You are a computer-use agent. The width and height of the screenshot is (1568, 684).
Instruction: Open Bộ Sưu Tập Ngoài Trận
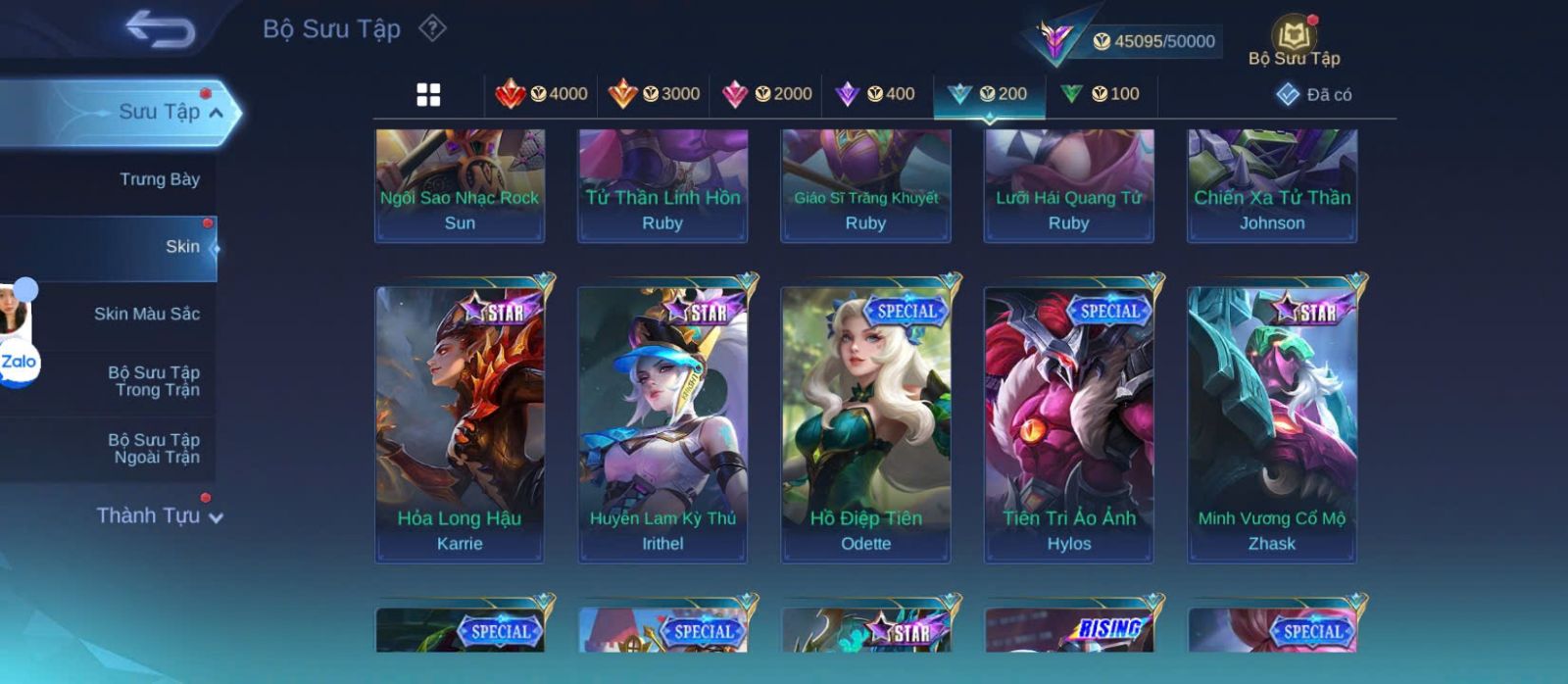point(154,449)
